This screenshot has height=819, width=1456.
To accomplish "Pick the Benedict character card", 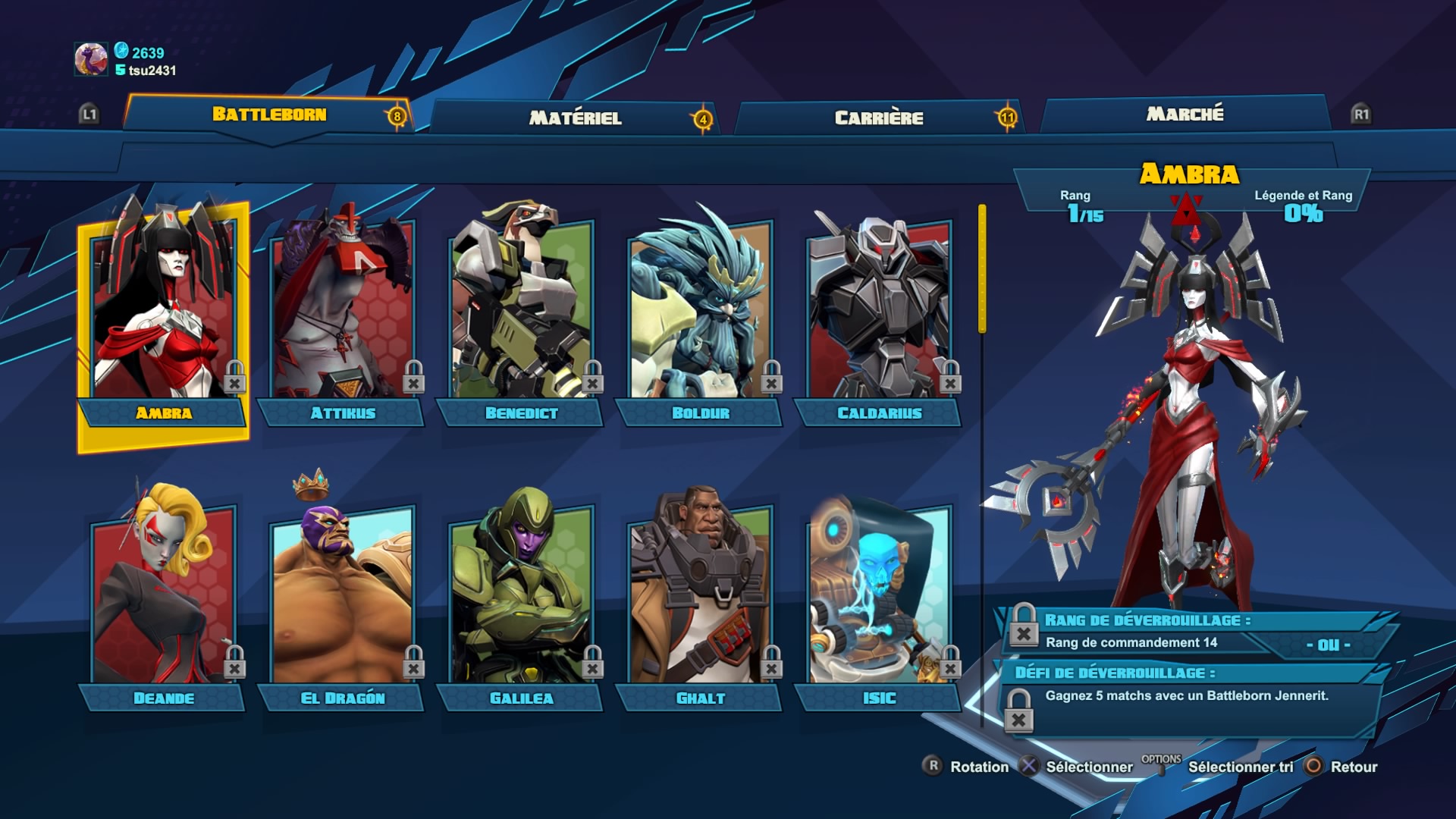I will pos(521,318).
